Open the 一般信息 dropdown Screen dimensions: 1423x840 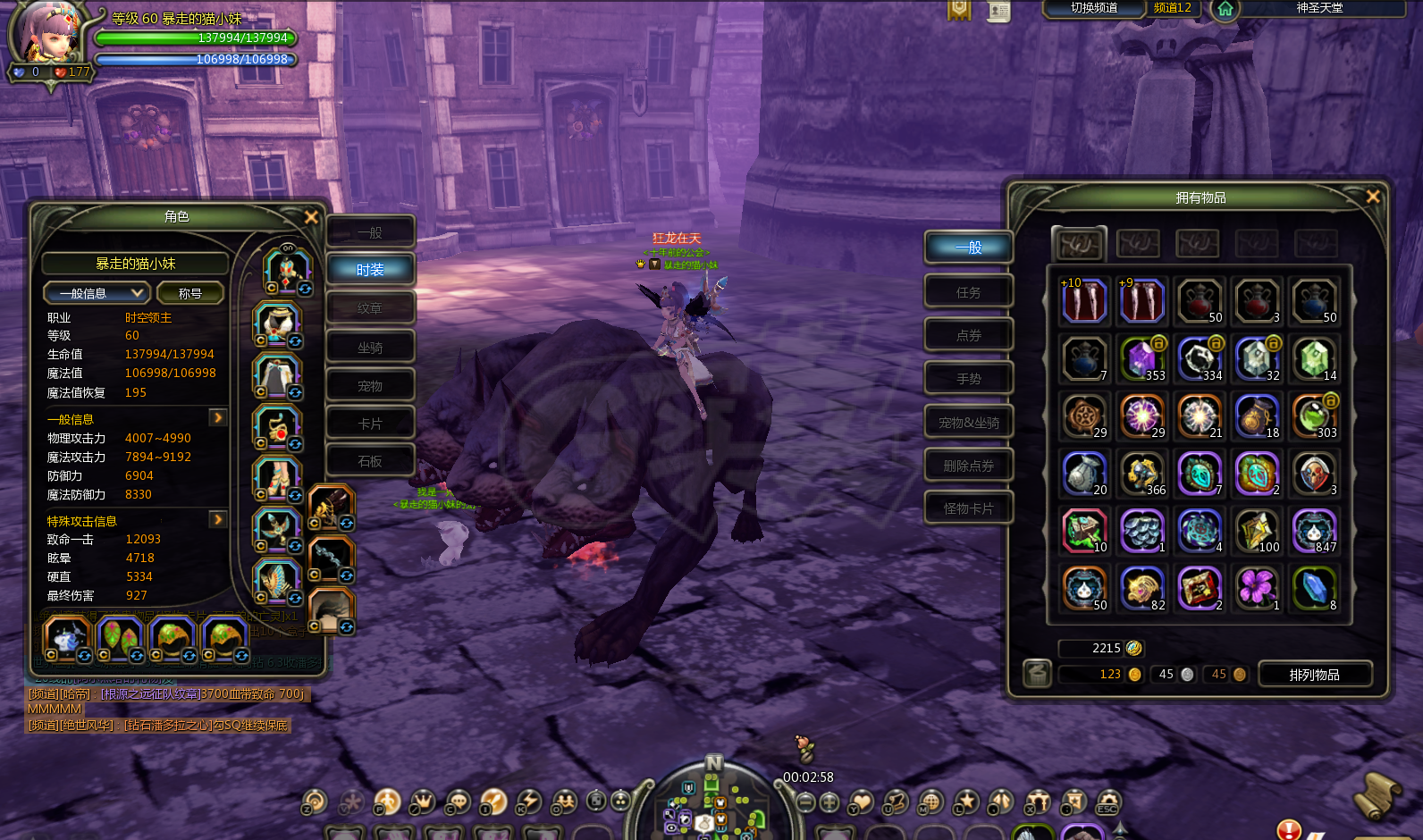(x=97, y=293)
